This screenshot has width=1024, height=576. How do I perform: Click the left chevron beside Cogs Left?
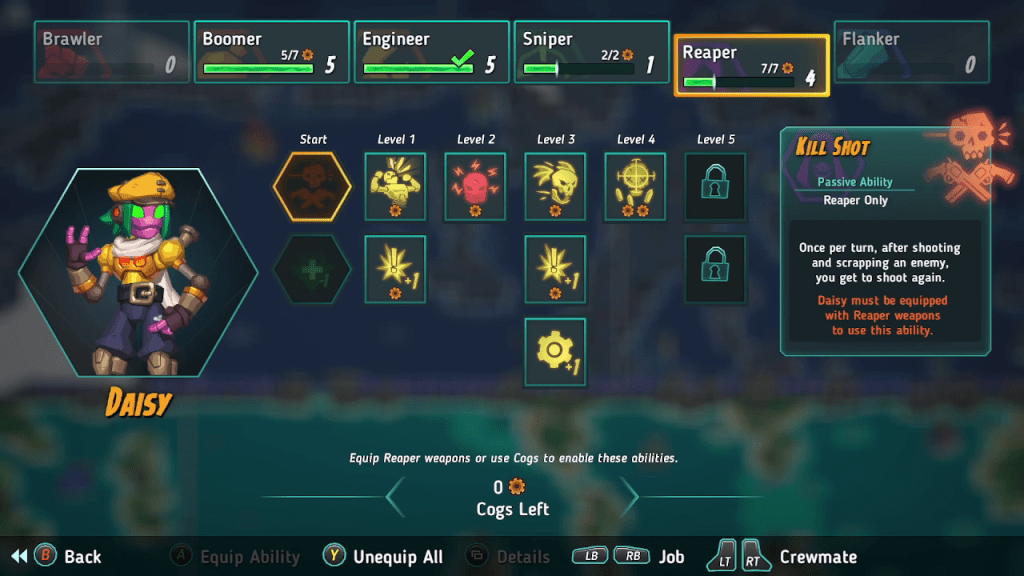(396, 496)
